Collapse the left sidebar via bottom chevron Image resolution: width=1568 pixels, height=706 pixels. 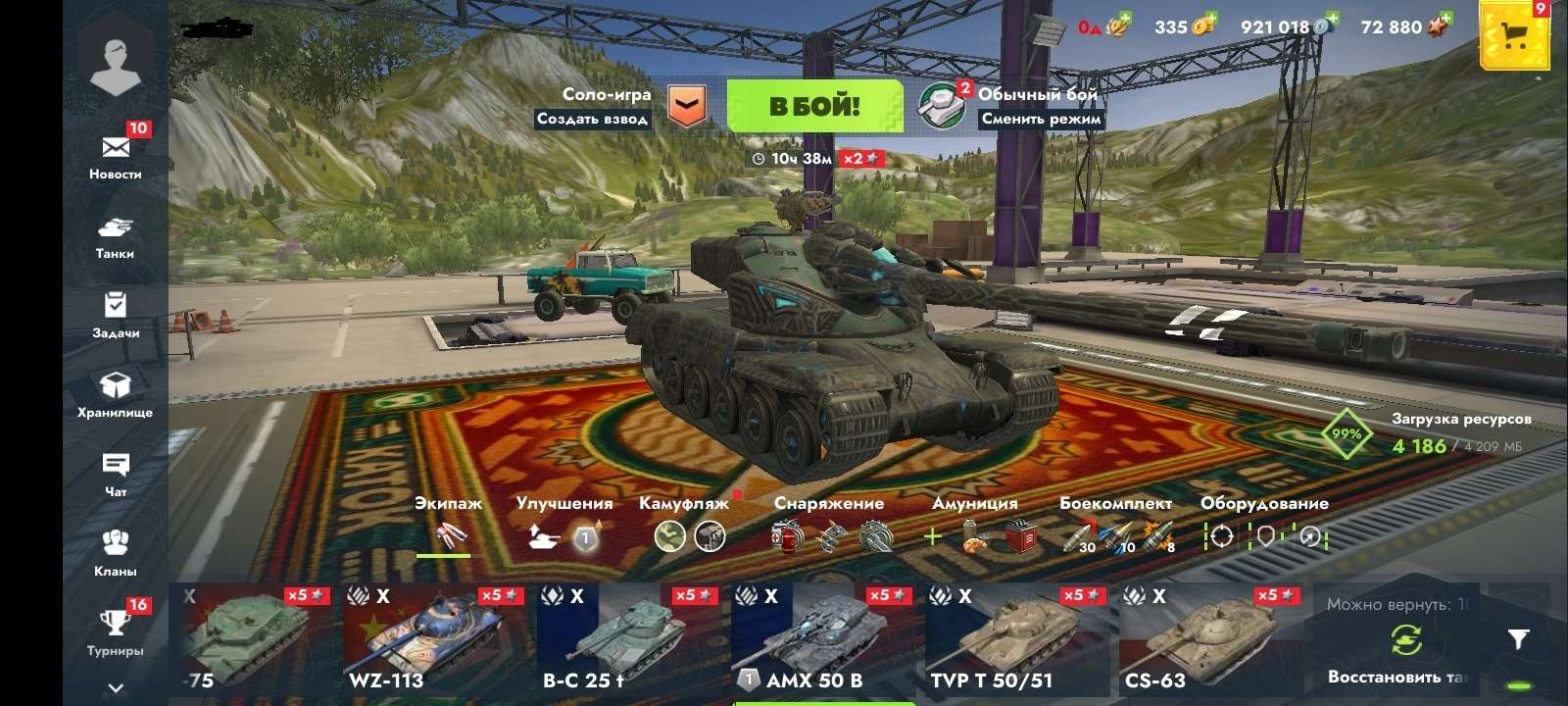(117, 687)
